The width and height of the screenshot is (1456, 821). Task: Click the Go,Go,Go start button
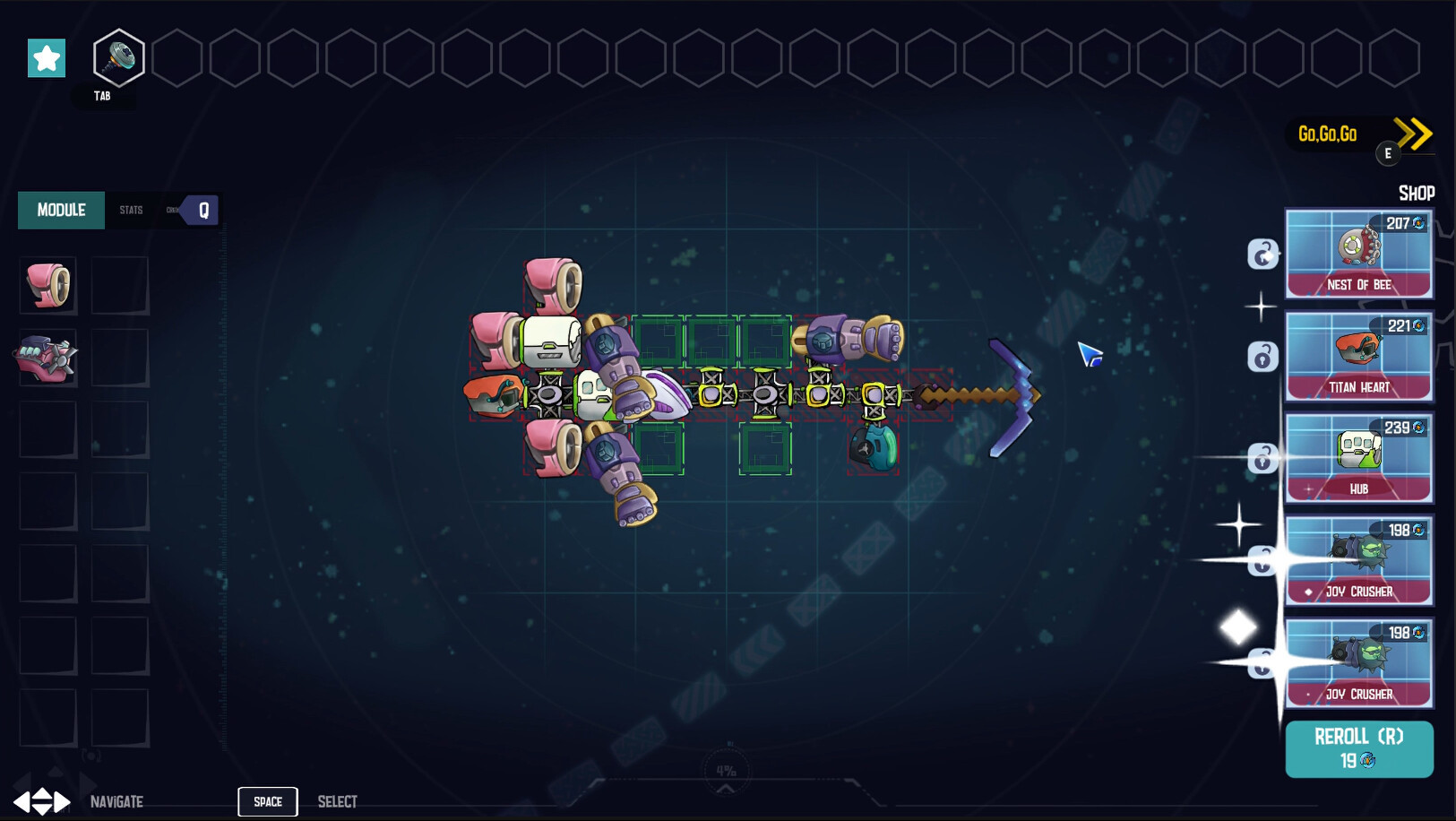(1360, 135)
